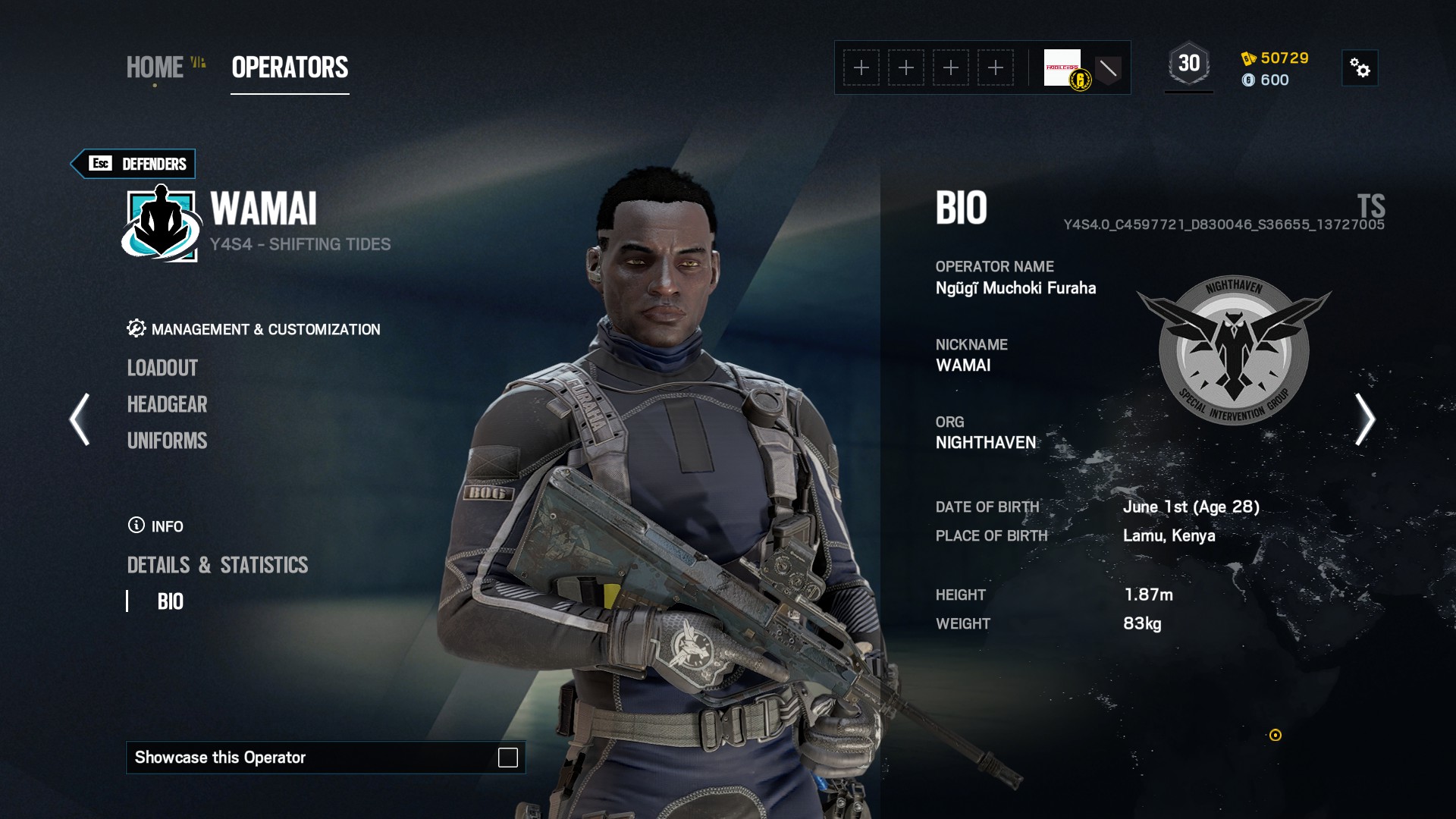Select the Operators tab
The width and height of the screenshot is (1456, 819).
pos(290,68)
